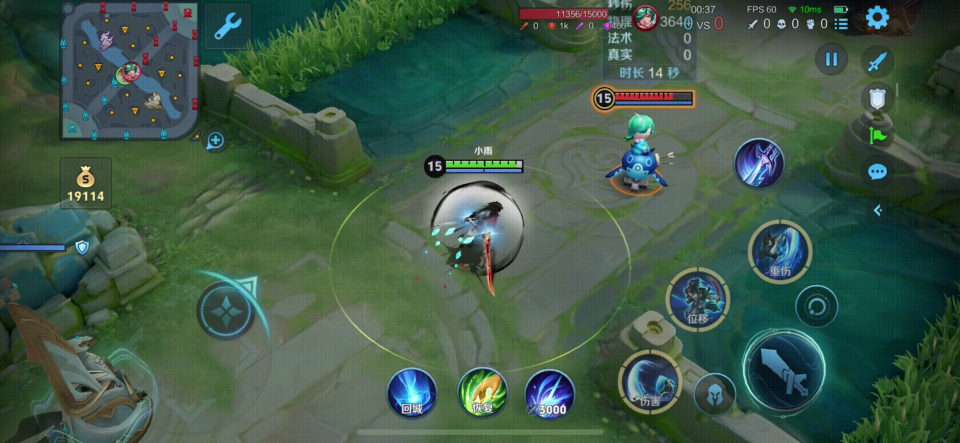Tap the circular arrow button above basic attack
Screen dimensions: 960x443
816,306
